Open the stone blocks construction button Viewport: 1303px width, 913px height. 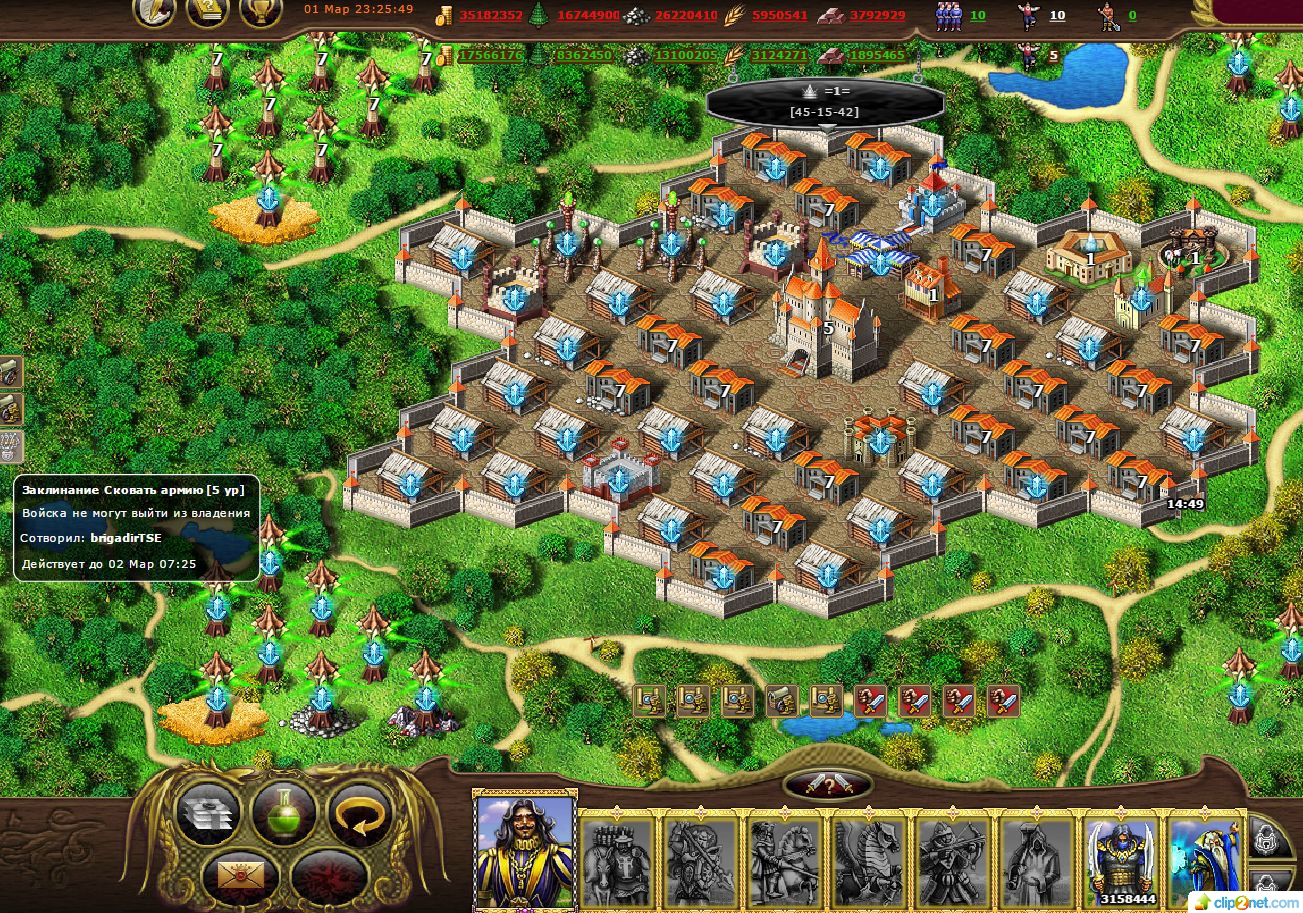click(x=208, y=813)
